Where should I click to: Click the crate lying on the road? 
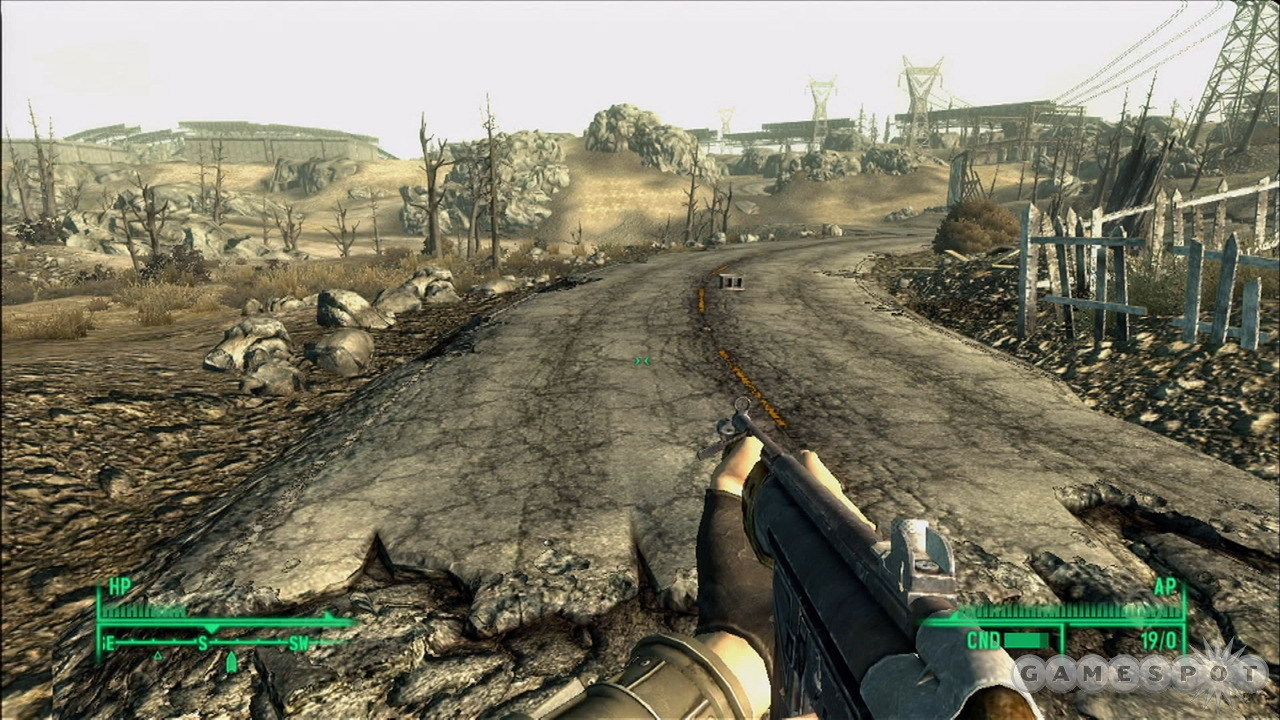click(730, 283)
